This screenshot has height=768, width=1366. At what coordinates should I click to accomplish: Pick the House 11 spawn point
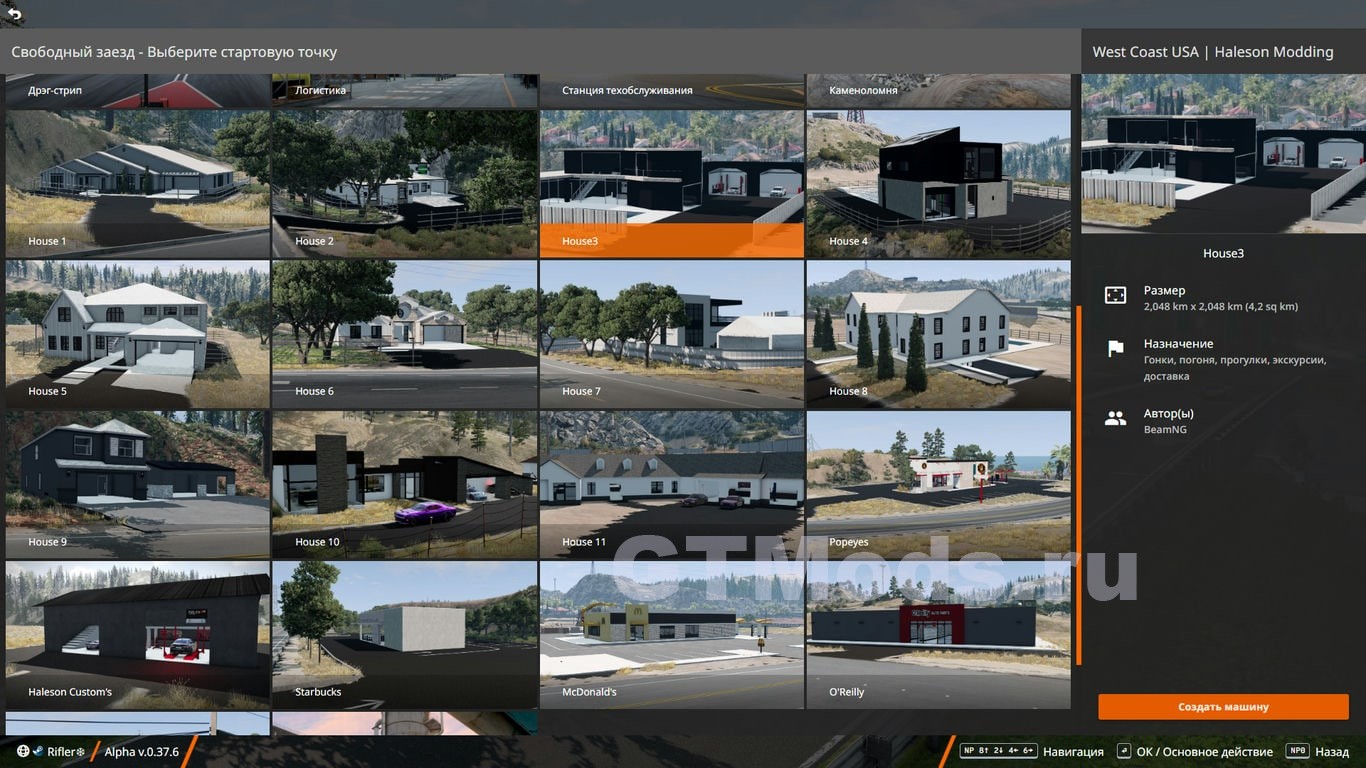tap(671, 484)
